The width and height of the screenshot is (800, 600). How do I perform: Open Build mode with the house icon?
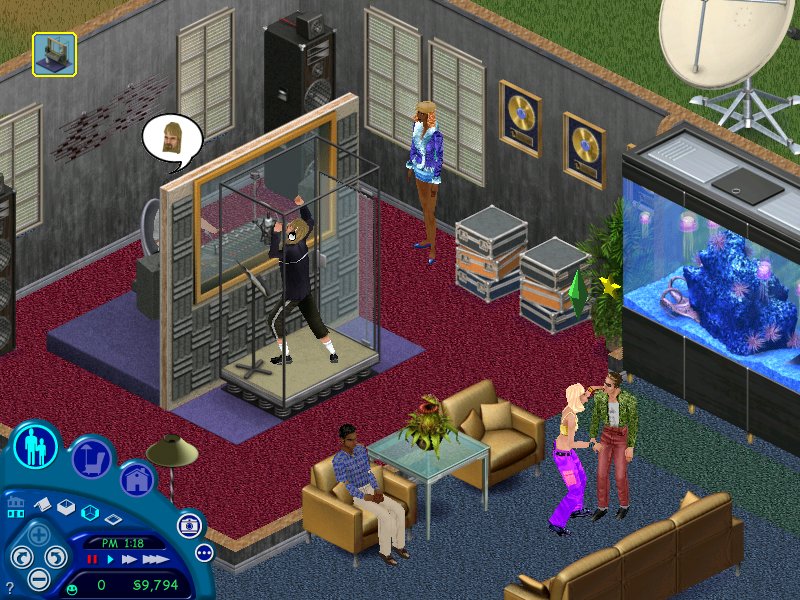pos(137,479)
